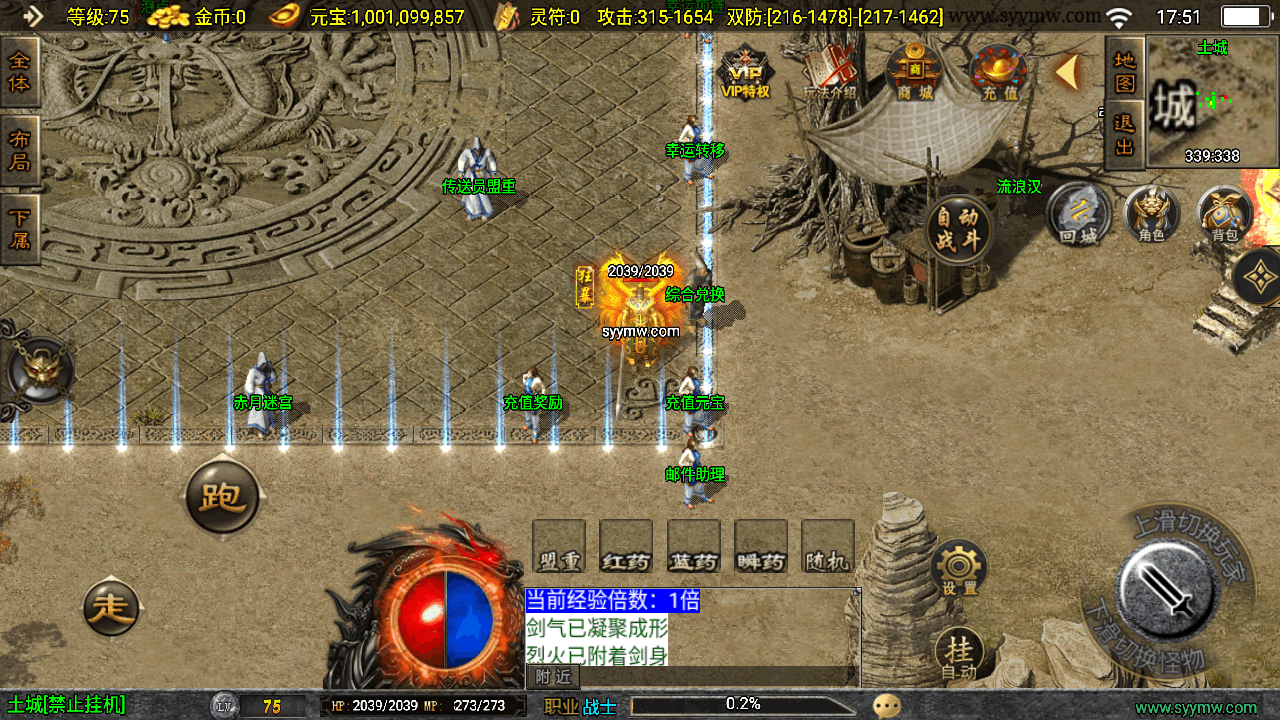Use the 红药 red potion slot
1280x720 pixels.
pos(626,547)
